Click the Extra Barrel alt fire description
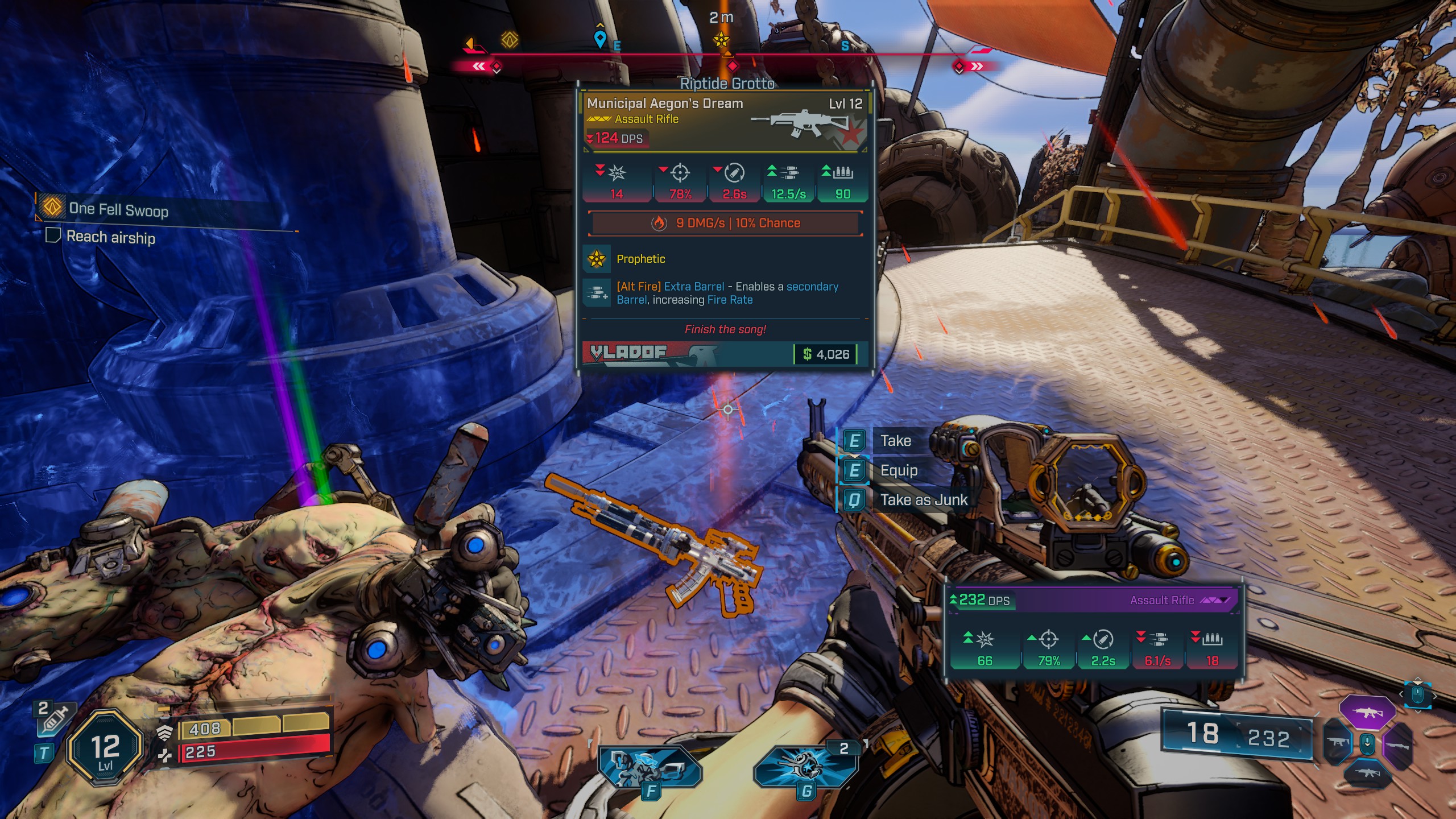The image size is (1456, 819). tap(726, 293)
